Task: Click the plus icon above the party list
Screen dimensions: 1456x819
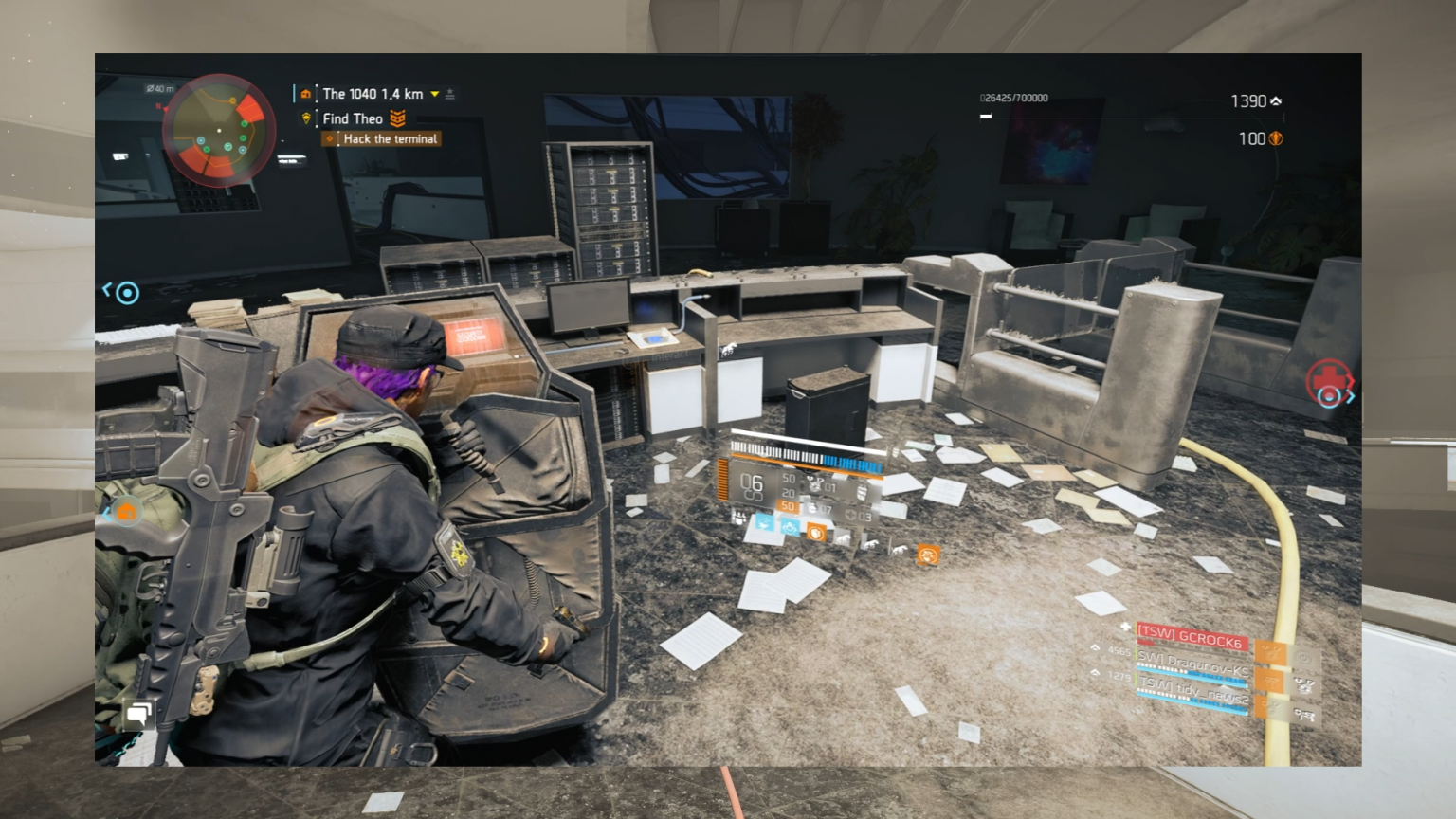Action: 1126,627
